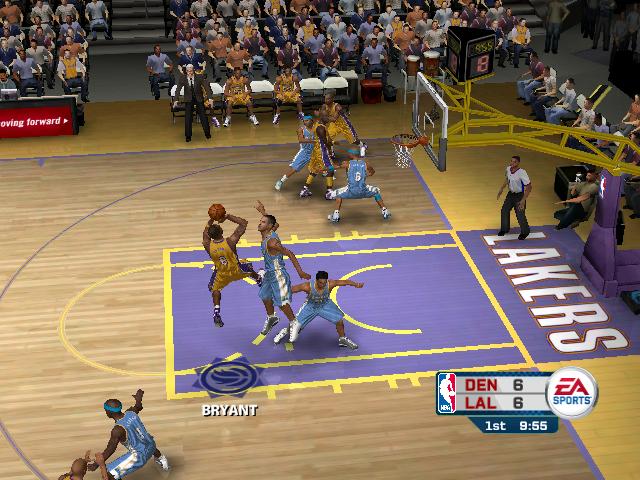Click the NBA logo on the scoreboard
The width and height of the screenshot is (640, 480).
(x=446, y=393)
